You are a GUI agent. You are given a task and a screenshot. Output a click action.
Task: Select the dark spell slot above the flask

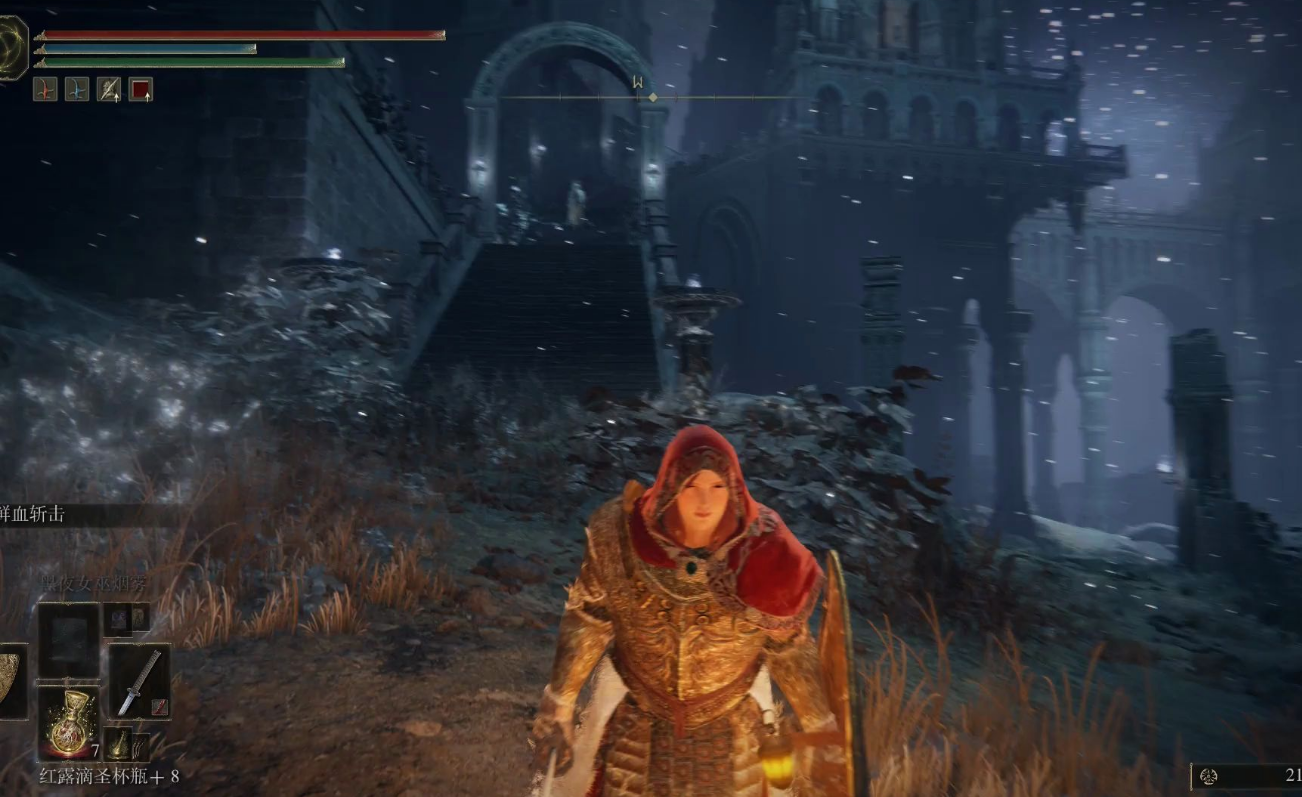[x=68, y=641]
